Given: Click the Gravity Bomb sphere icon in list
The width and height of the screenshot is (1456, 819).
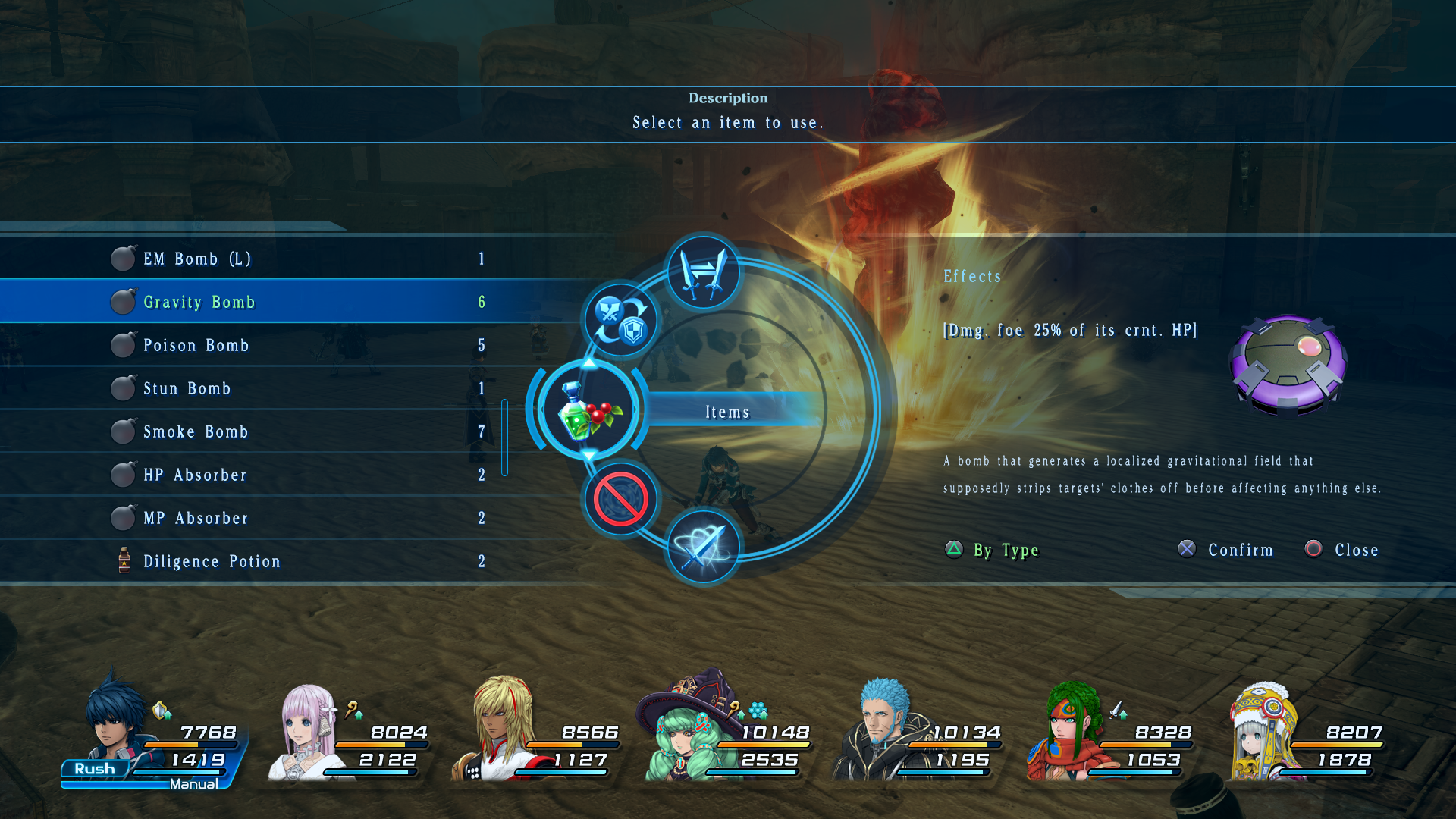Looking at the screenshot, I should [x=123, y=301].
